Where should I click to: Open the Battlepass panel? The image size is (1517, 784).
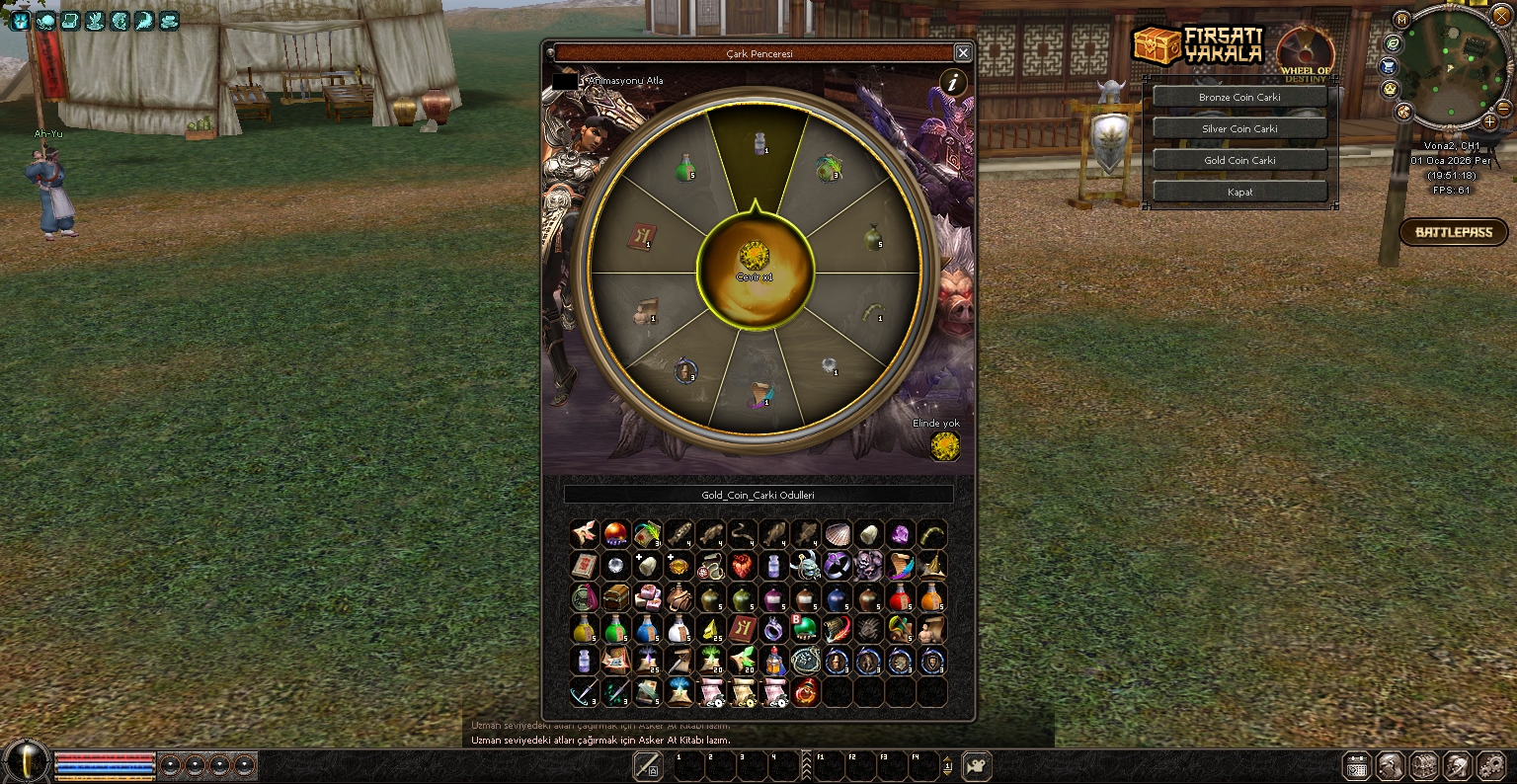pos(1453,233)
